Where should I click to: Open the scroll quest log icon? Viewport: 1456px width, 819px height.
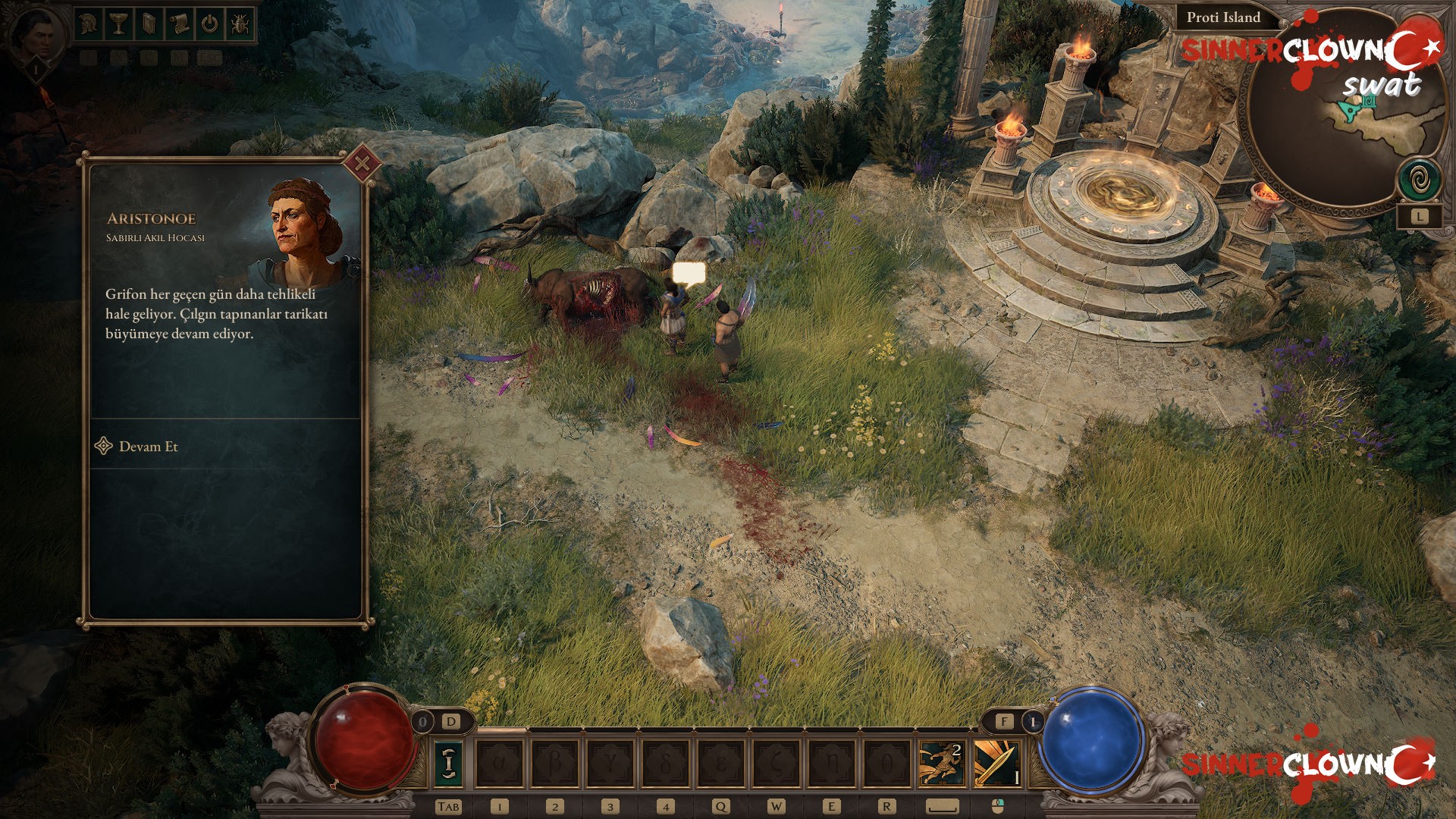pos(179,24)
